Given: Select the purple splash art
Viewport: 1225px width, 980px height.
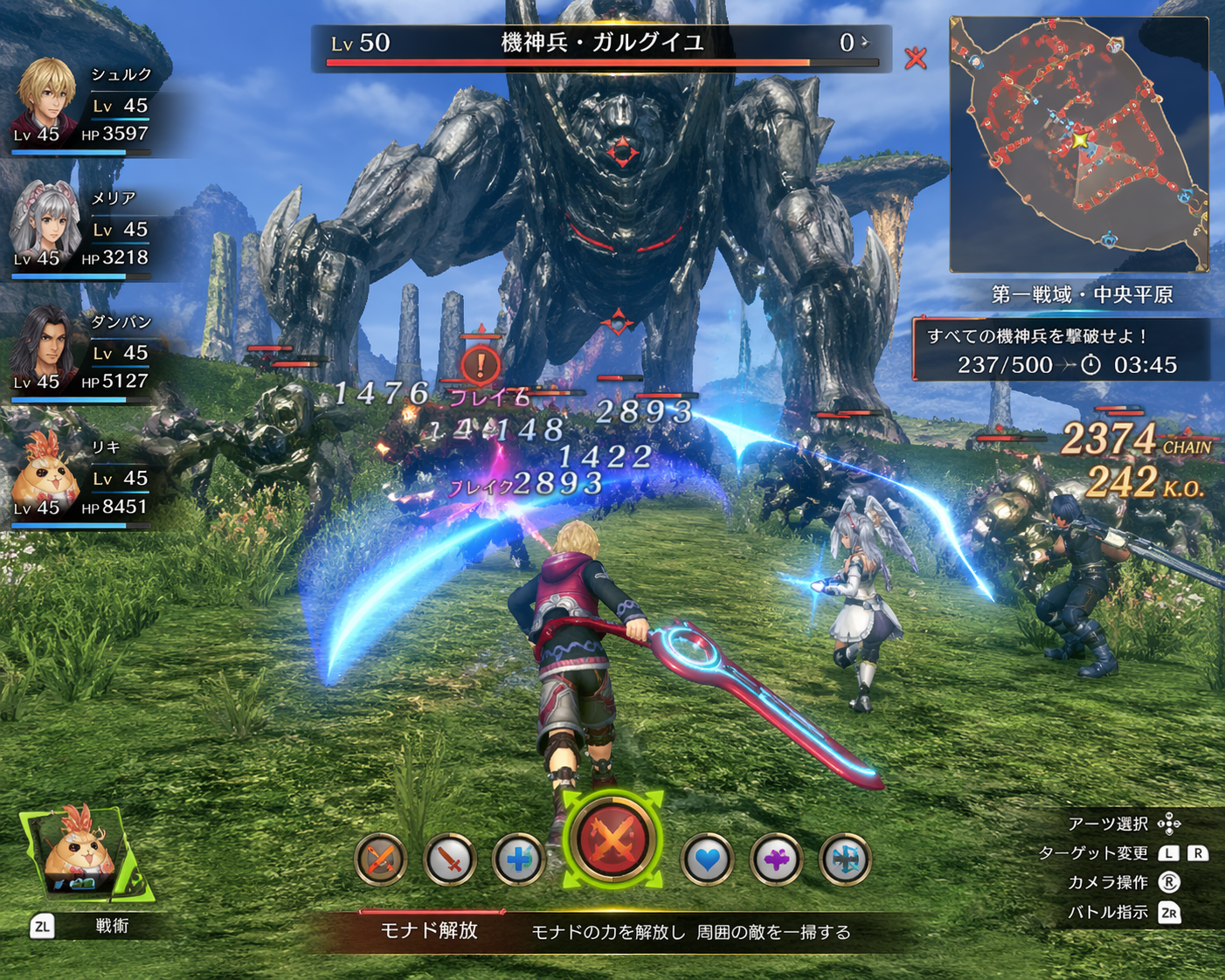Looking at the screenshot, I should pyautogui.click(x=776, y=859).
